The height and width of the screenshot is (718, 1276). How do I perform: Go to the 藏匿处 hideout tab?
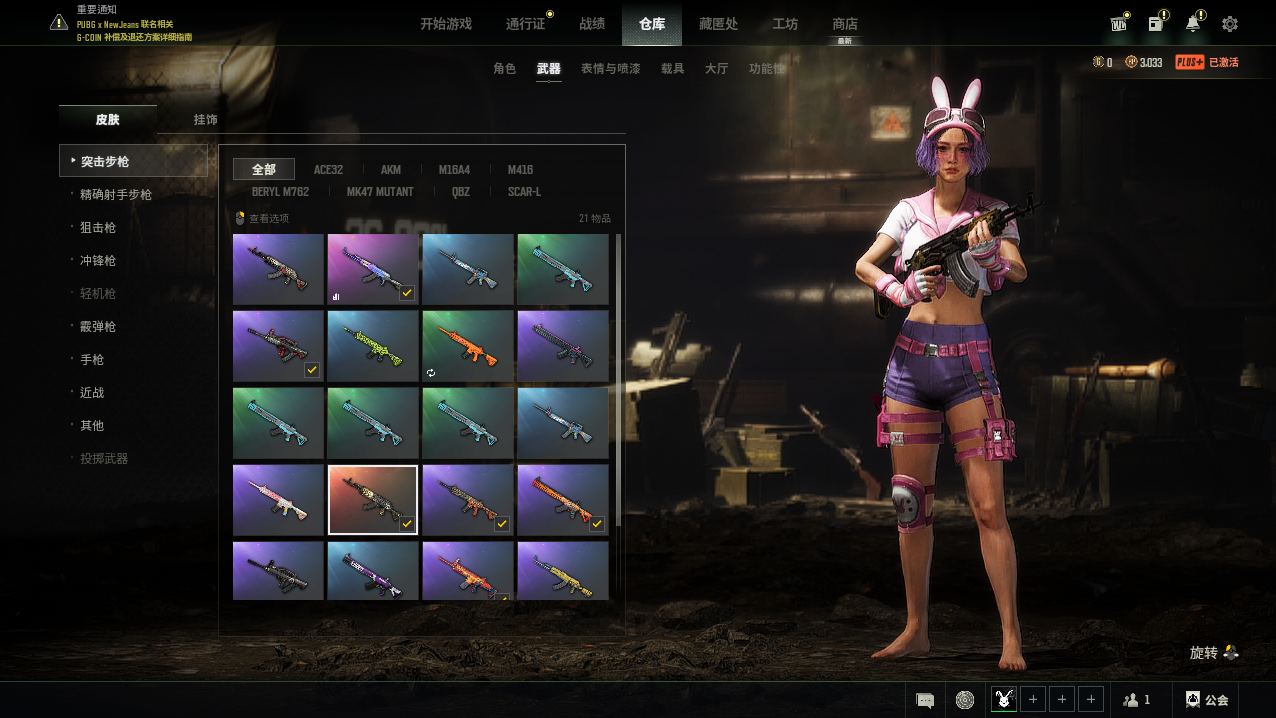tap(718, 24)
